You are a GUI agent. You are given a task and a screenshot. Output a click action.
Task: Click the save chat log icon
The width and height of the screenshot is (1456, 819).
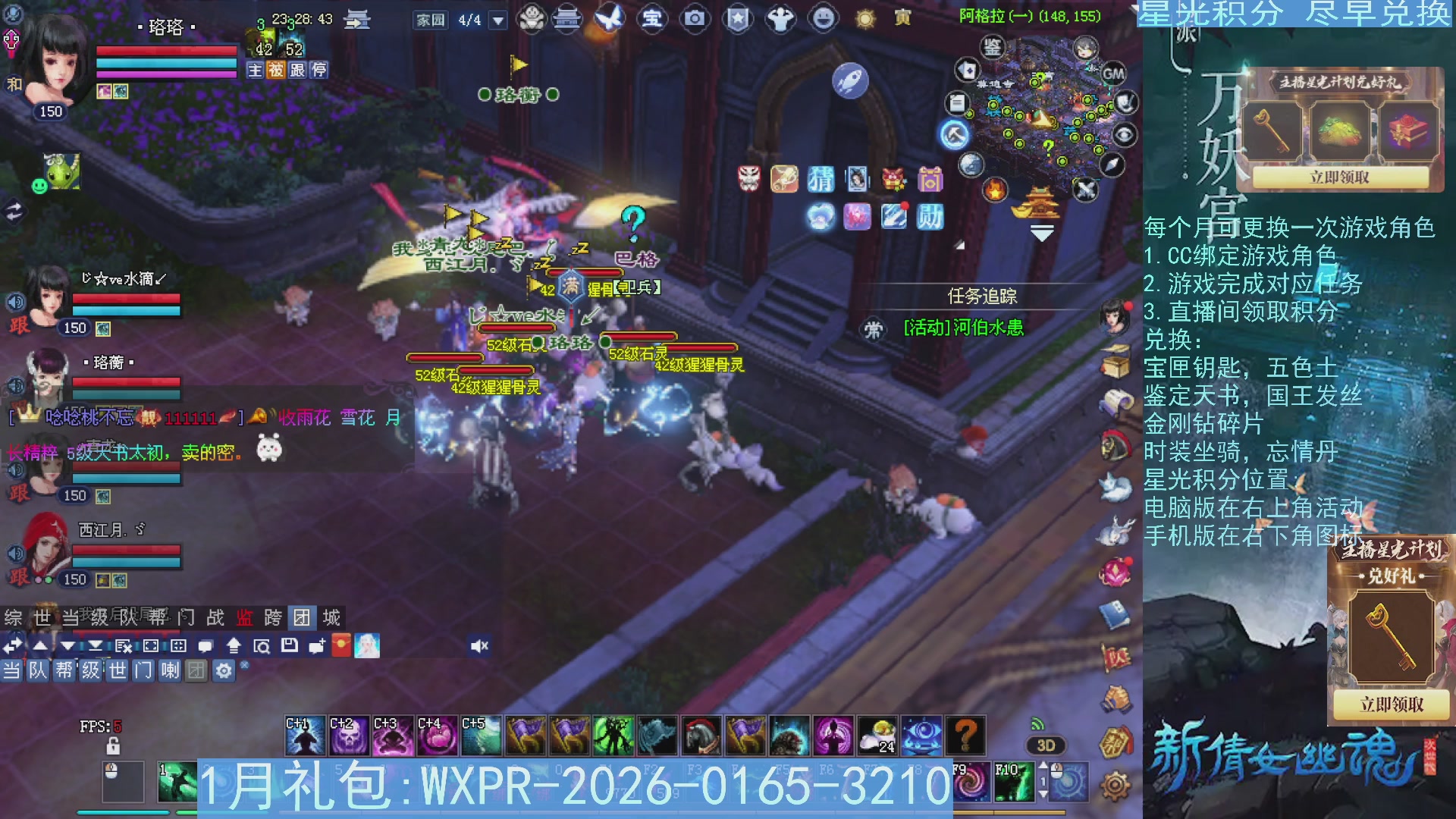click(289, 645)
